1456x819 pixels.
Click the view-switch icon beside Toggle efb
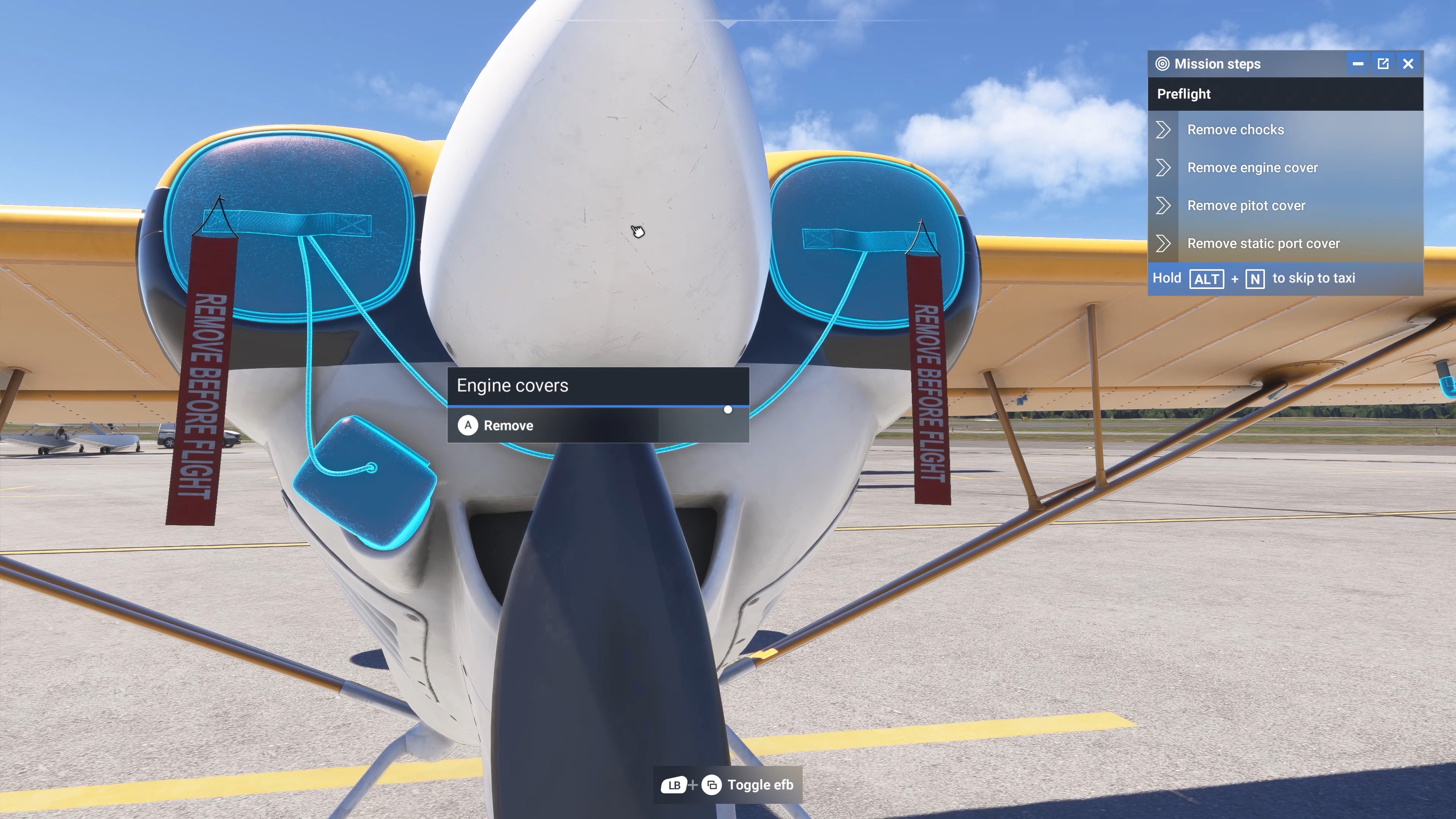(x=712, y=784)
